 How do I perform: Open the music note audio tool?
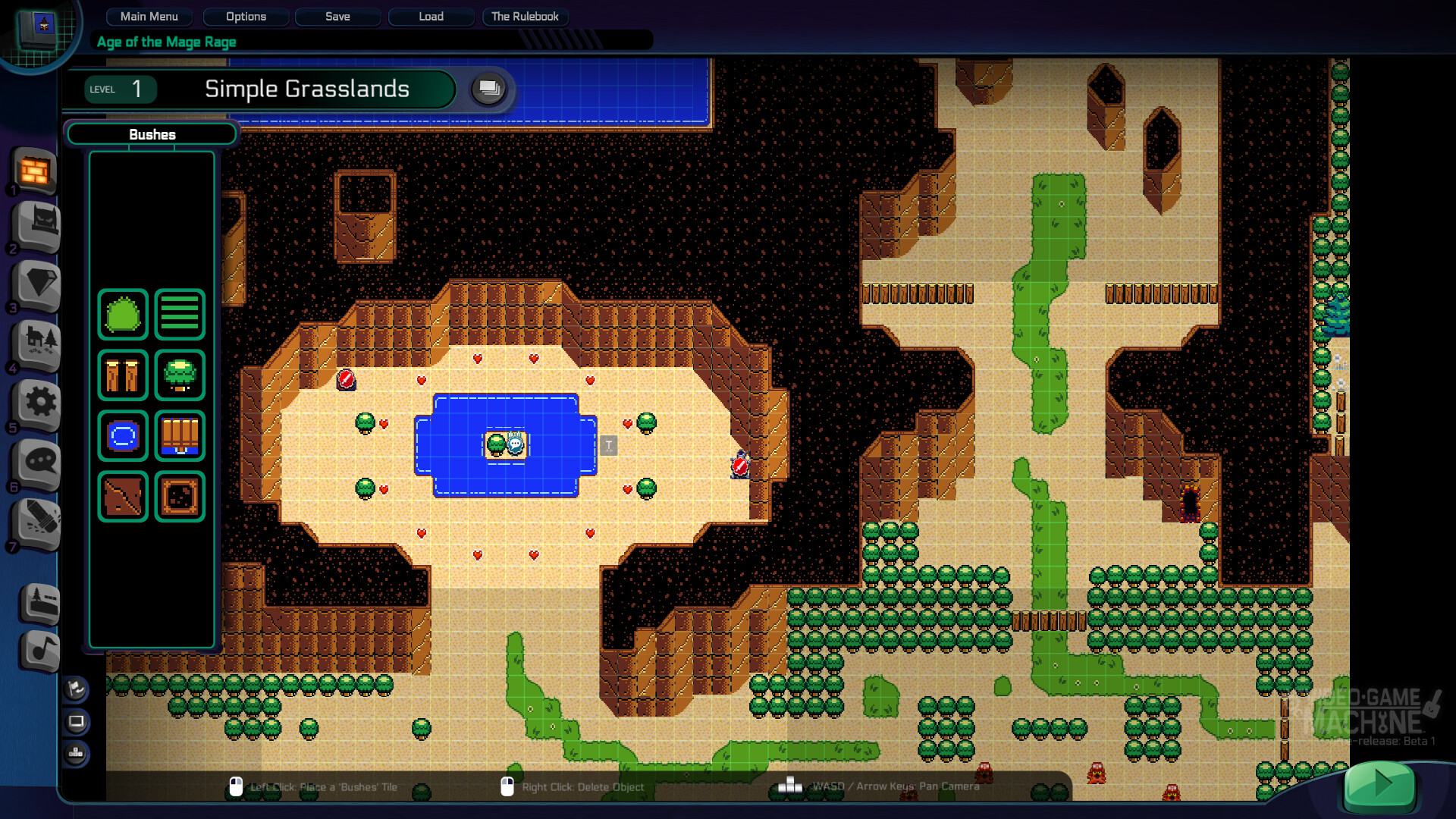point(39,651)
